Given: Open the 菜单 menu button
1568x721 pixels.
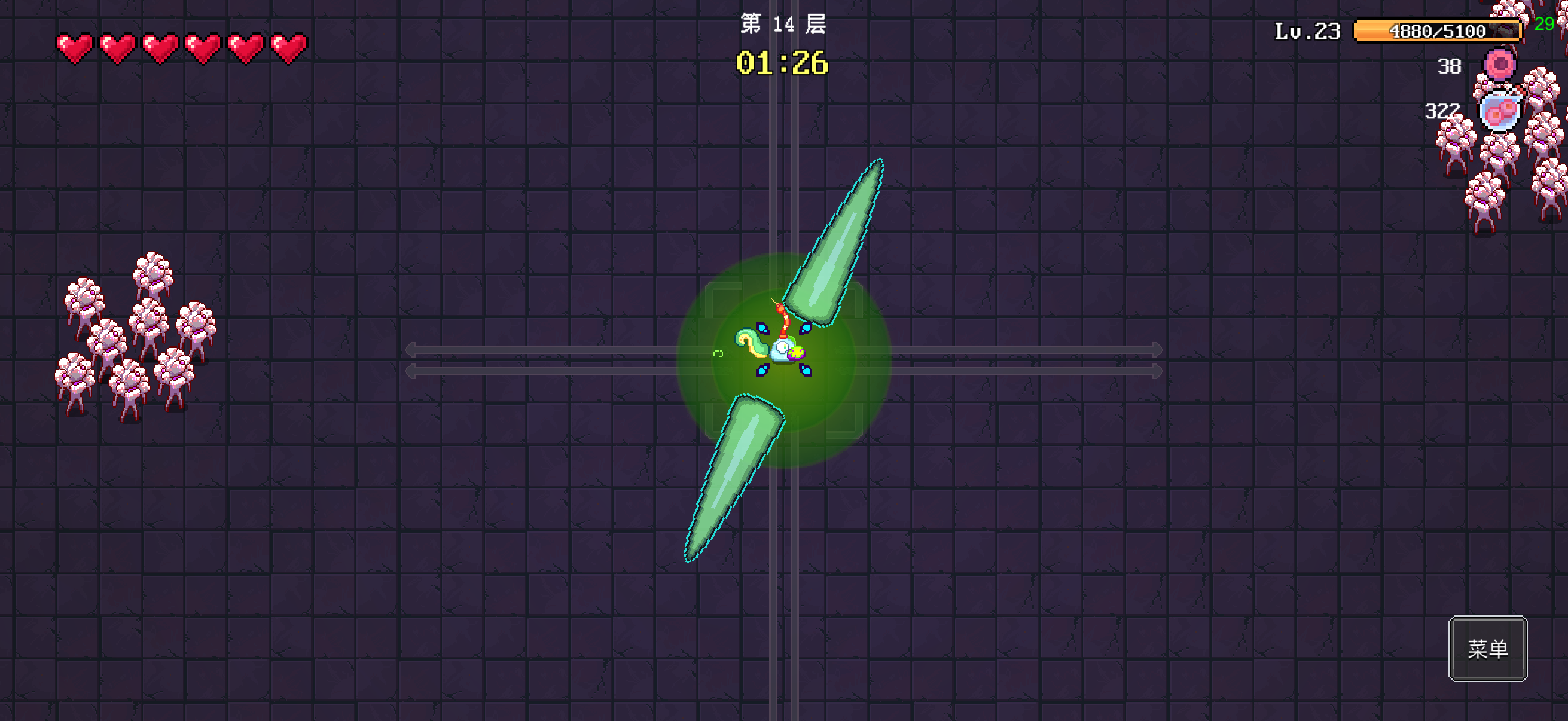Looking at the screenshot, I should coord(1488,650).
